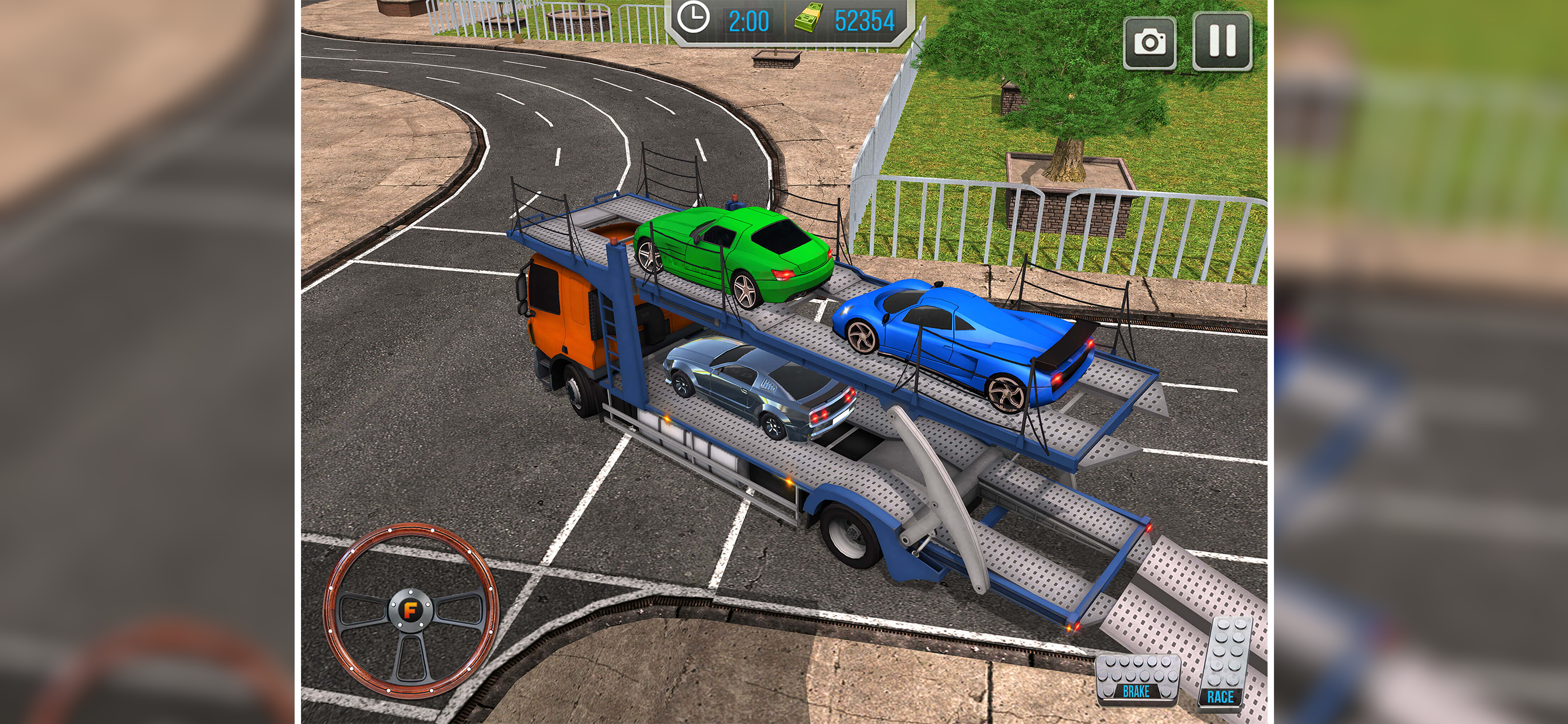Hit the RACE accelerator pedal
The height and width of the screenshot is (724, 1568).
(1222, 663)
